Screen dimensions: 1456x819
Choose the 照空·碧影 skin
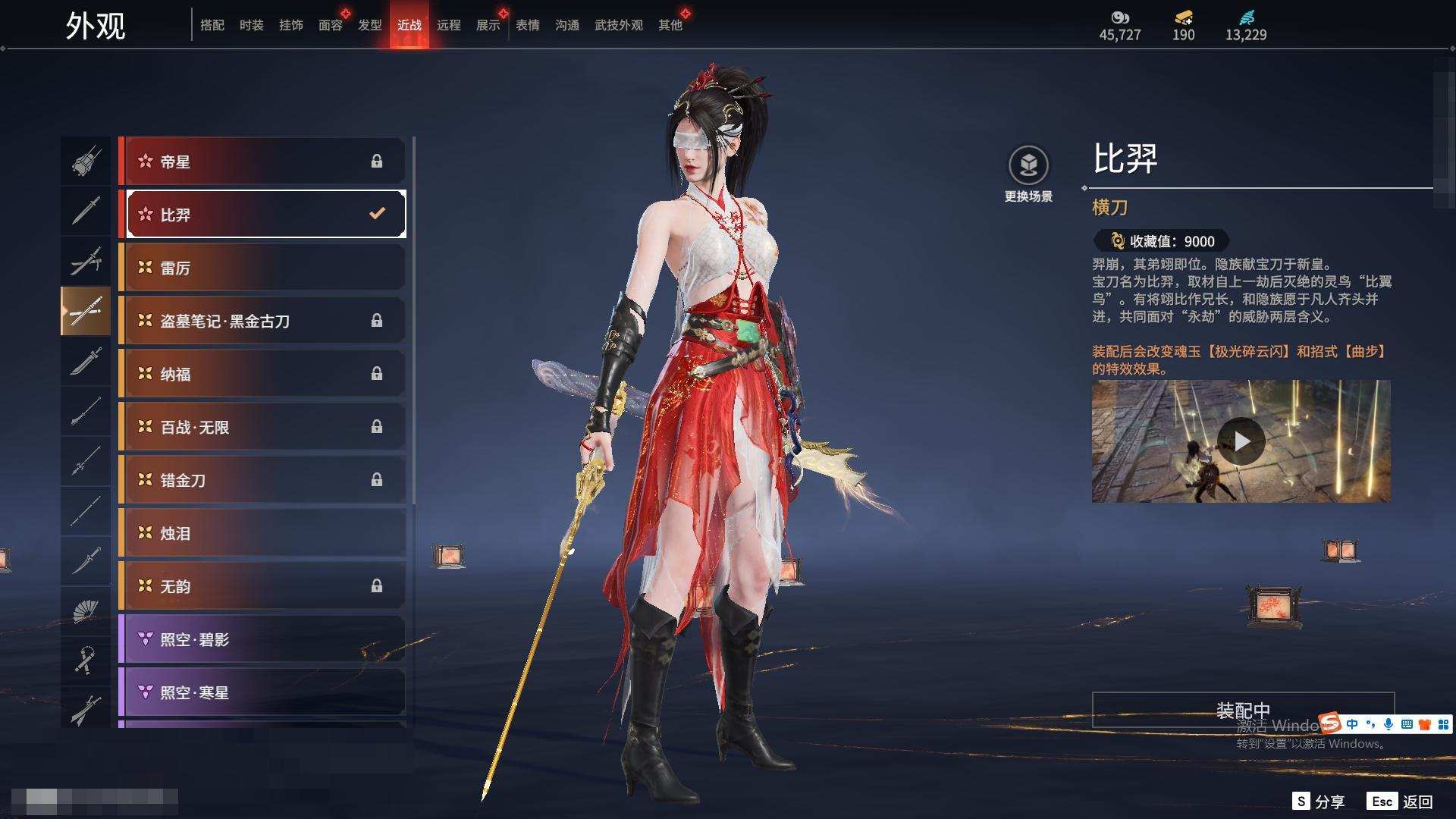[262, 639]
